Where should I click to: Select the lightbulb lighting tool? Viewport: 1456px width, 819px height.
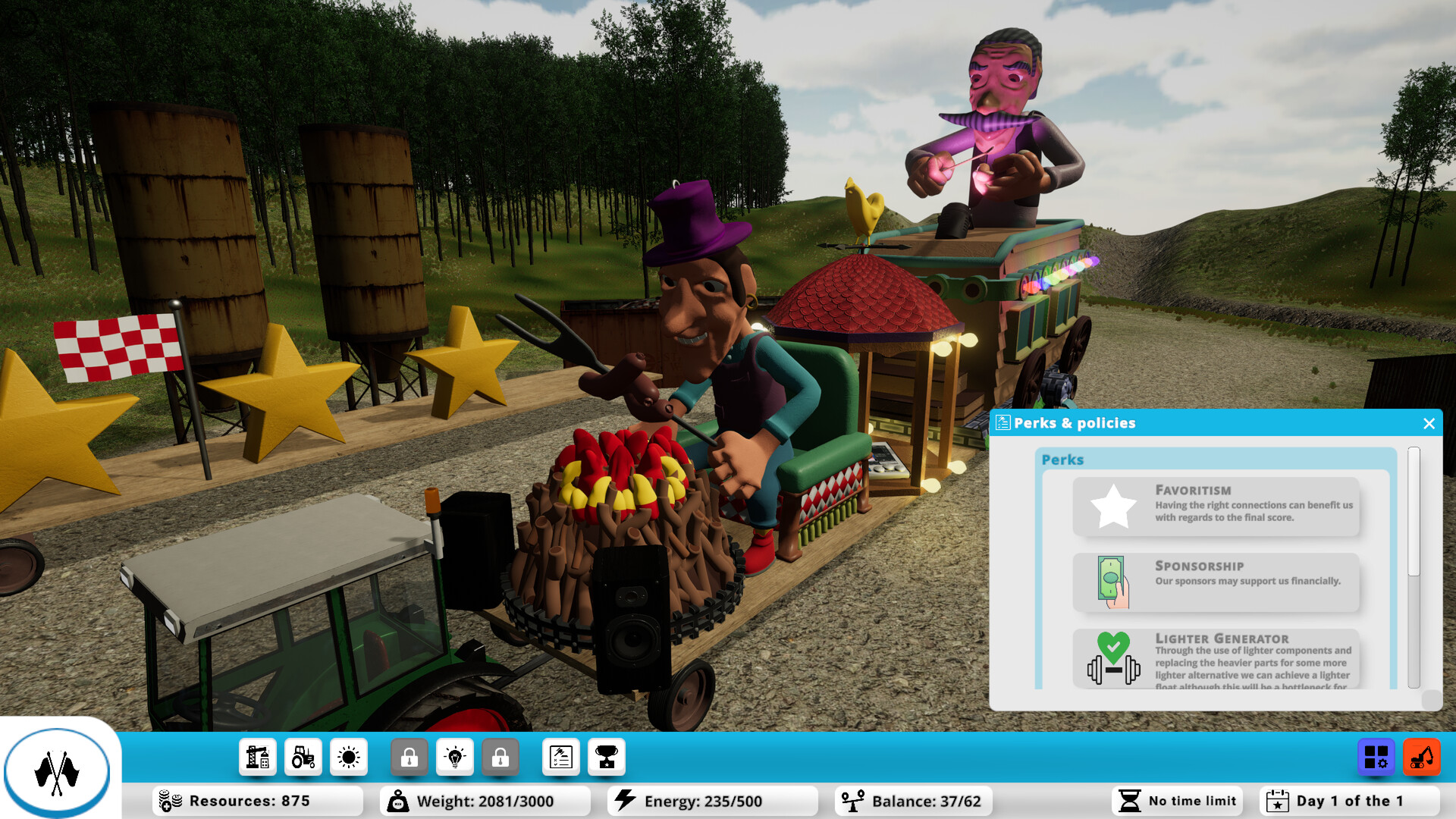coord(454,756)
